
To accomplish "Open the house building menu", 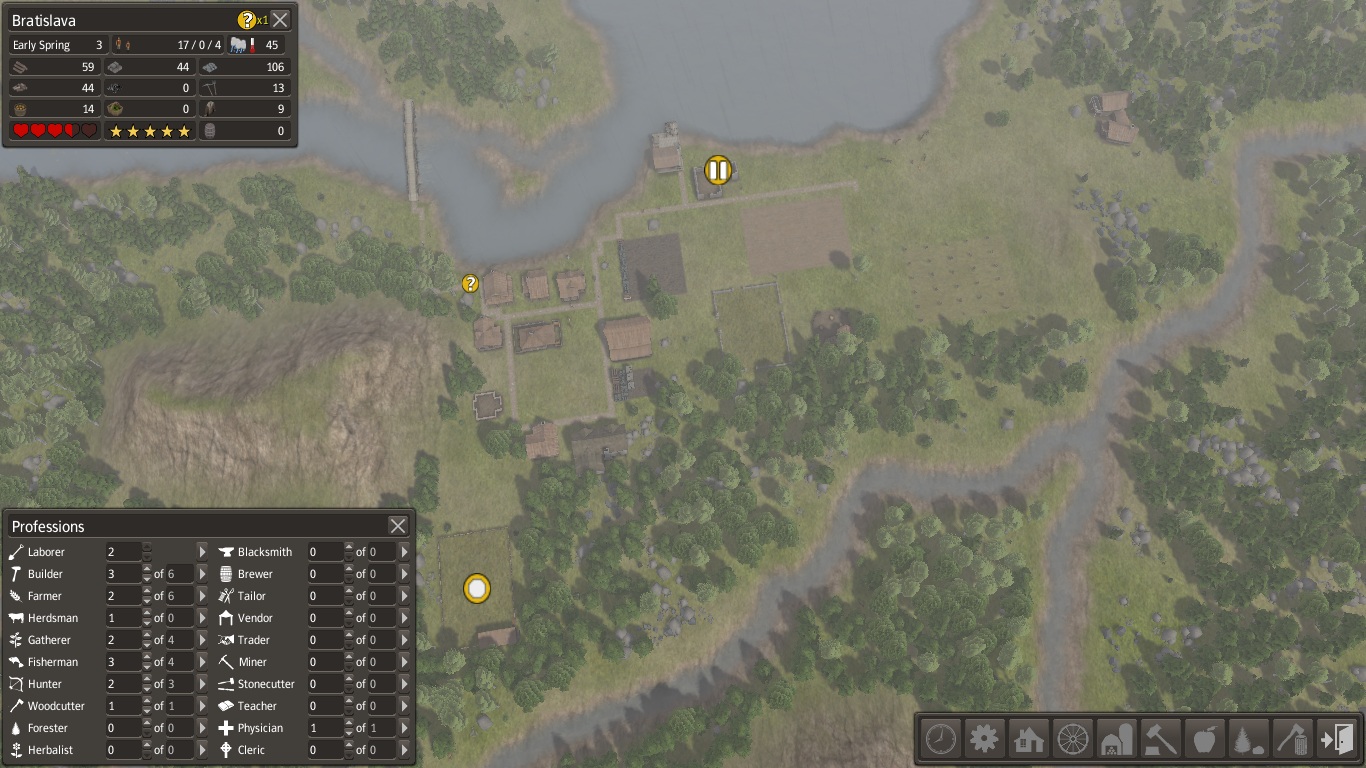I will click(1029, 740).
